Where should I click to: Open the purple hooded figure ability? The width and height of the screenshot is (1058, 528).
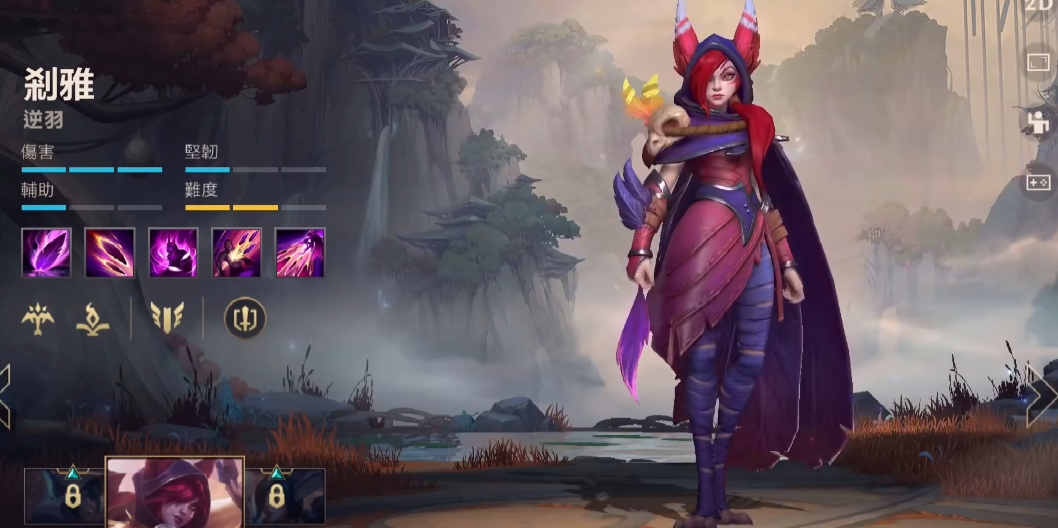point(173,252)
